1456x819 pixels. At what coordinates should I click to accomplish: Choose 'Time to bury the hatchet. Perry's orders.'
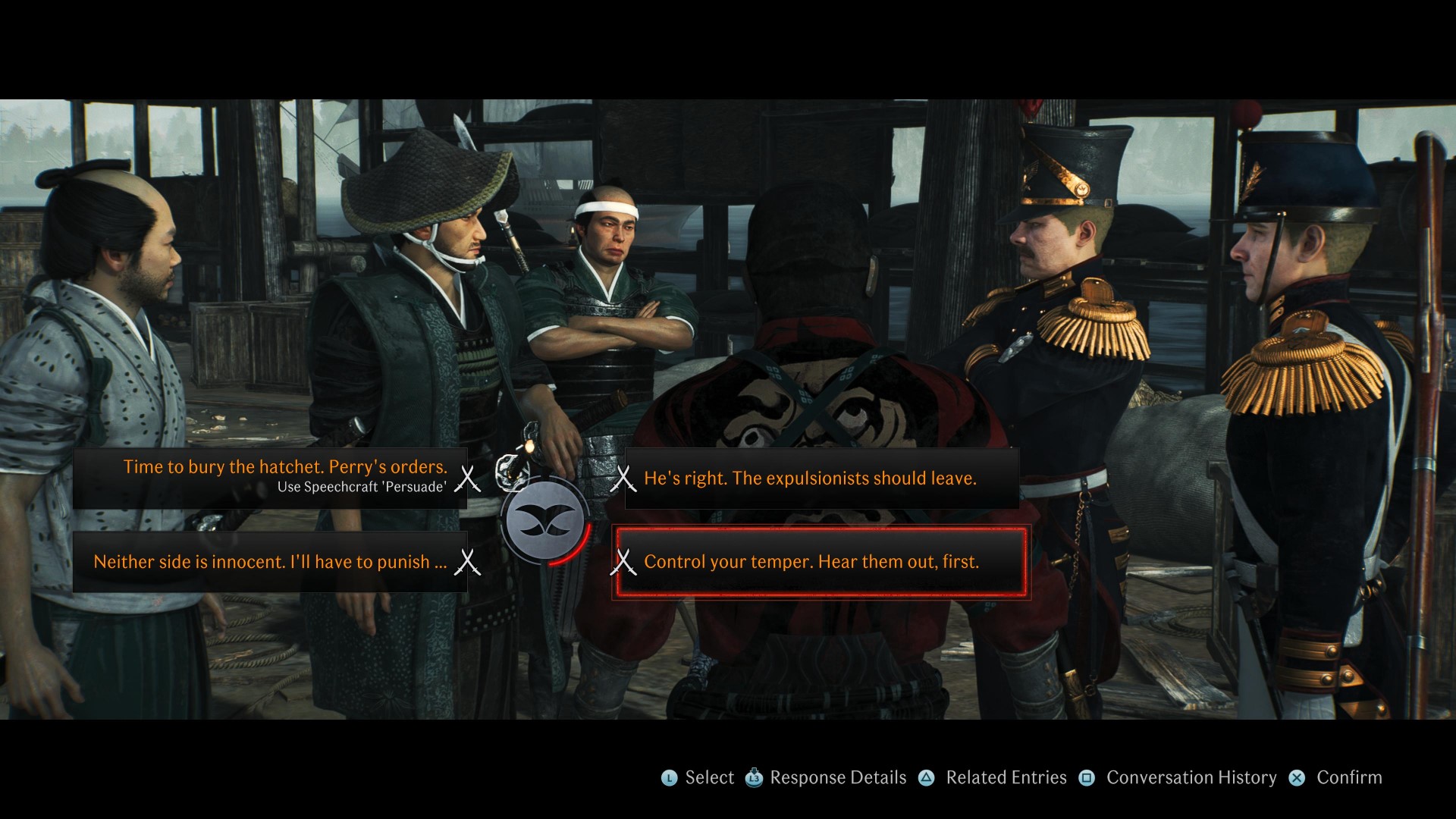coord(286,467)
